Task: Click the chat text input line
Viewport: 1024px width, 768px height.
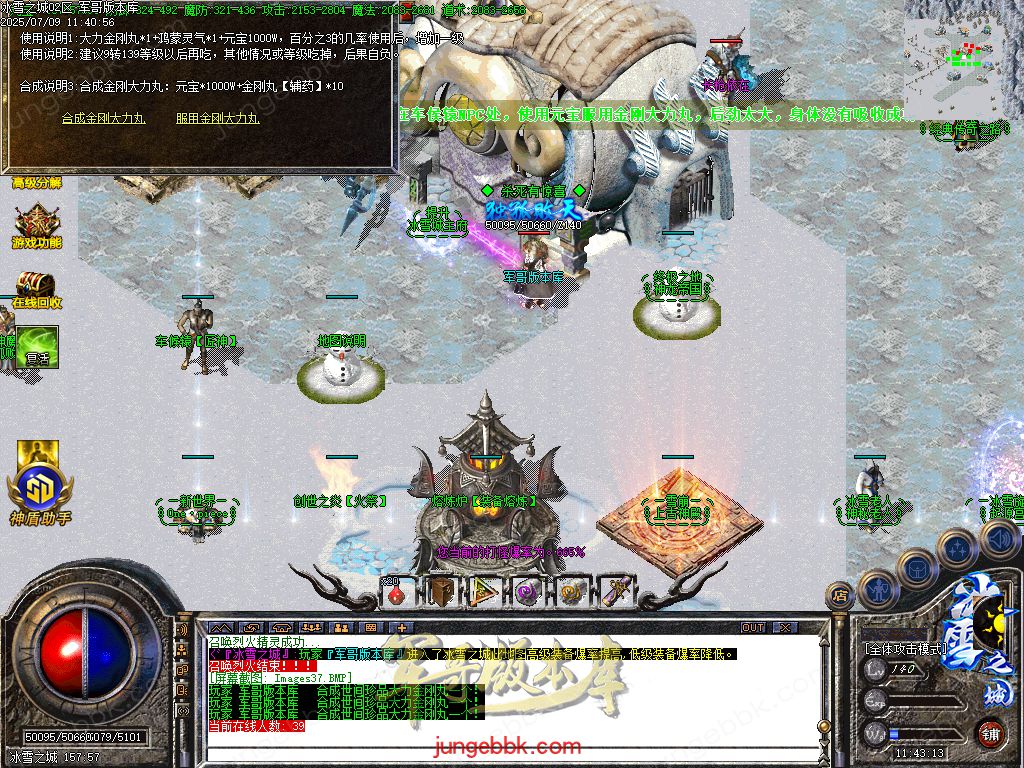Action: (500, 748)
